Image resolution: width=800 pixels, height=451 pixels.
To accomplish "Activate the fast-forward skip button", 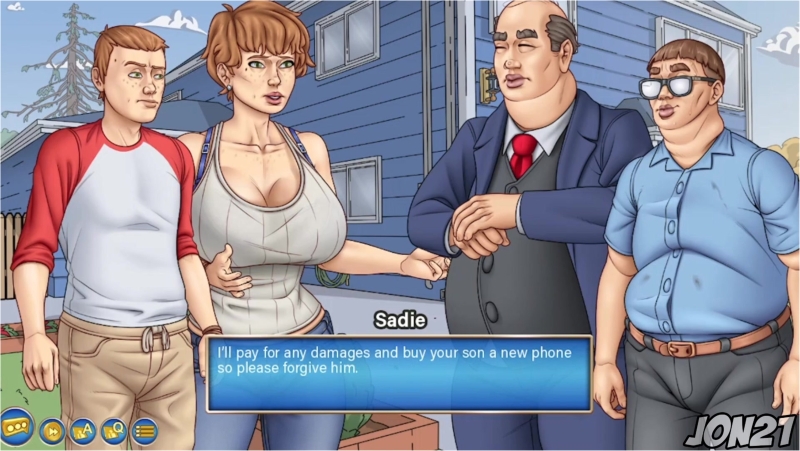I will pos(52,431).
